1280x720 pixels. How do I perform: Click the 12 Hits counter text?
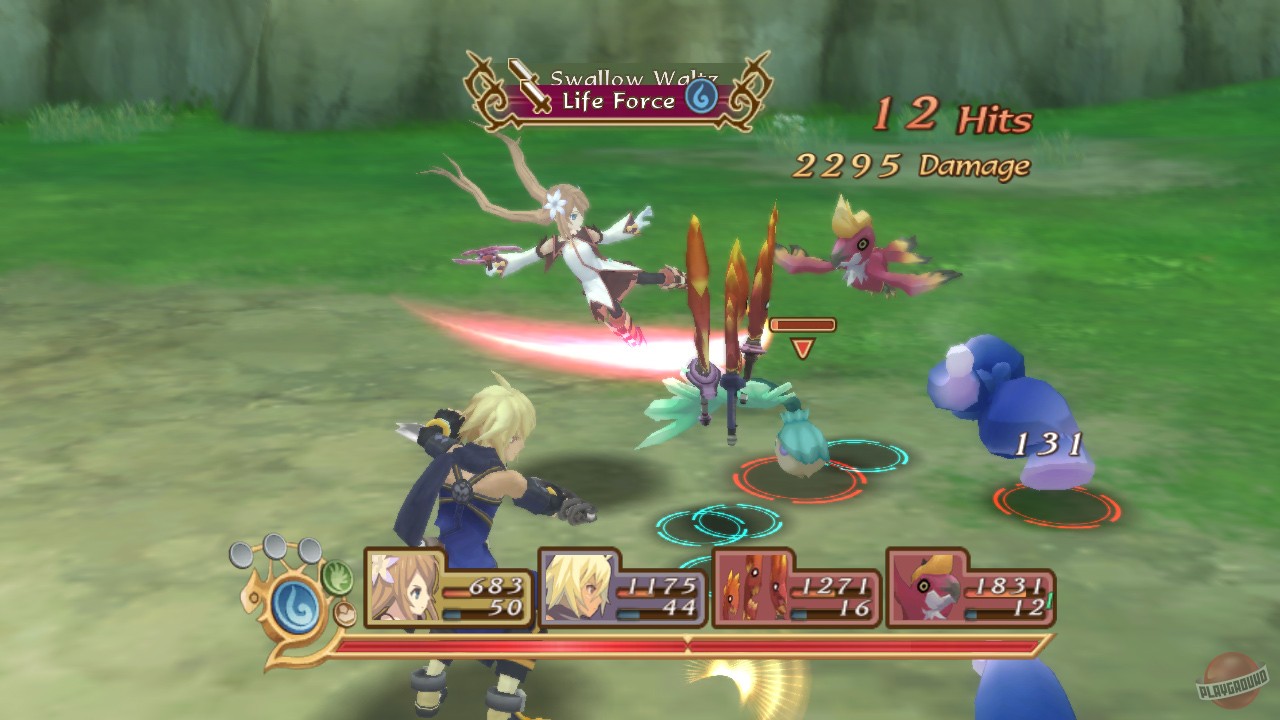tap(955, 113)
